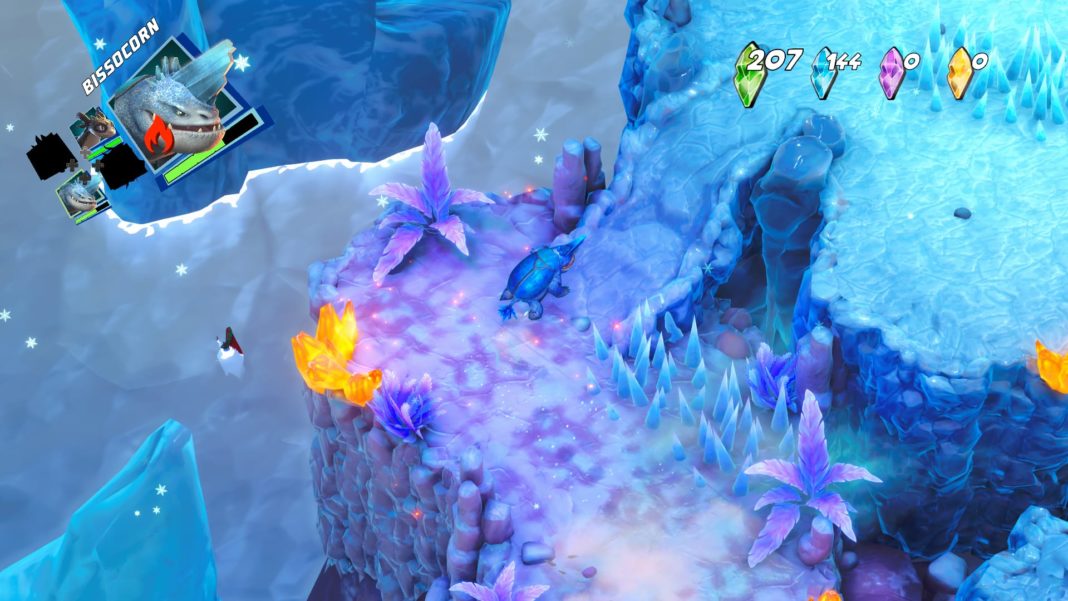Viewport: 1068px width, 601px height.
Task: Select the blue crystal currency icon
Action: [823, 73]
